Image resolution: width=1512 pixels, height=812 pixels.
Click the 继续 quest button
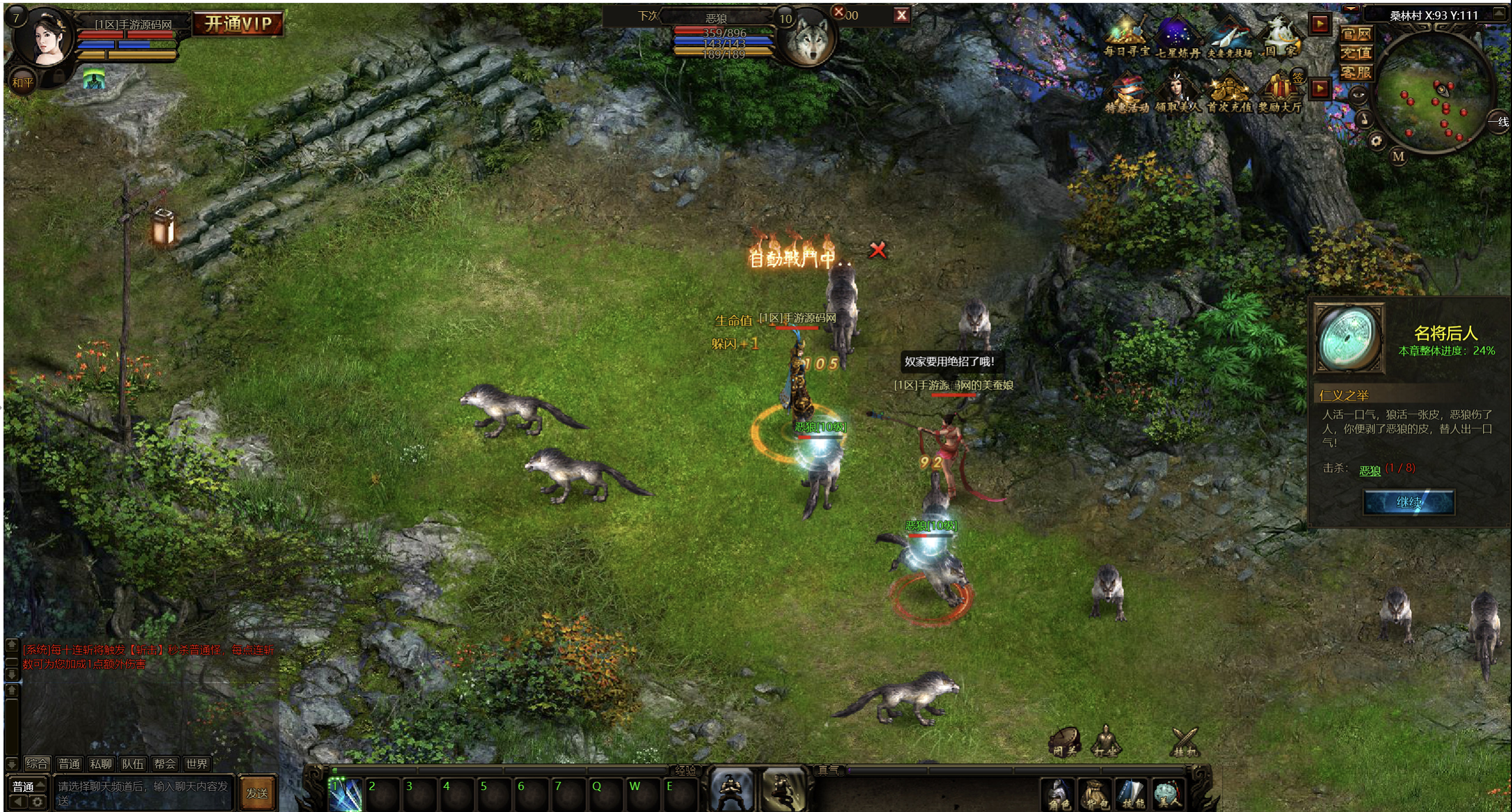1408,503
